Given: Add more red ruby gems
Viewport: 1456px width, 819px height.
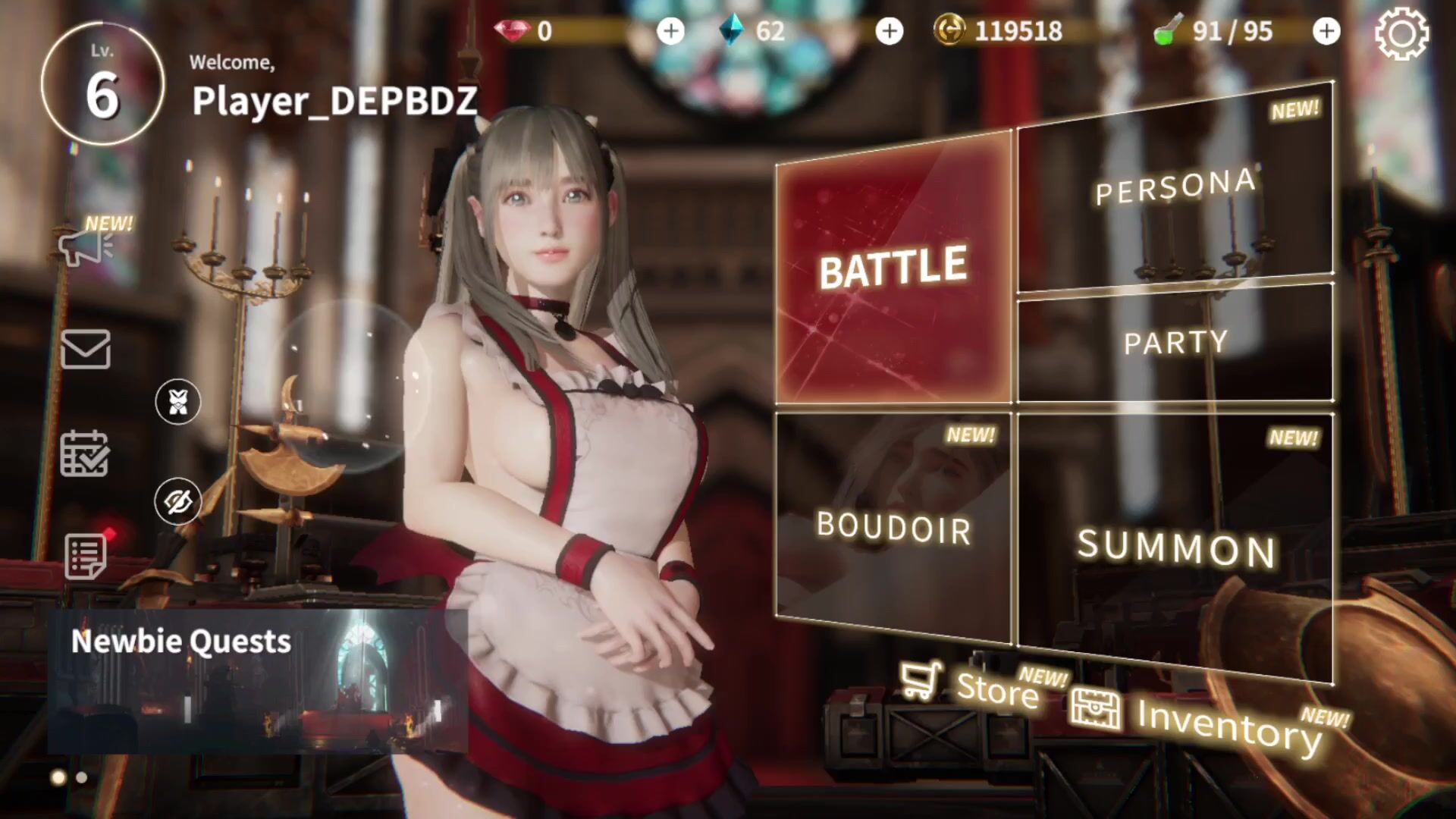Looking at the screenshot, I should [670, 31].
